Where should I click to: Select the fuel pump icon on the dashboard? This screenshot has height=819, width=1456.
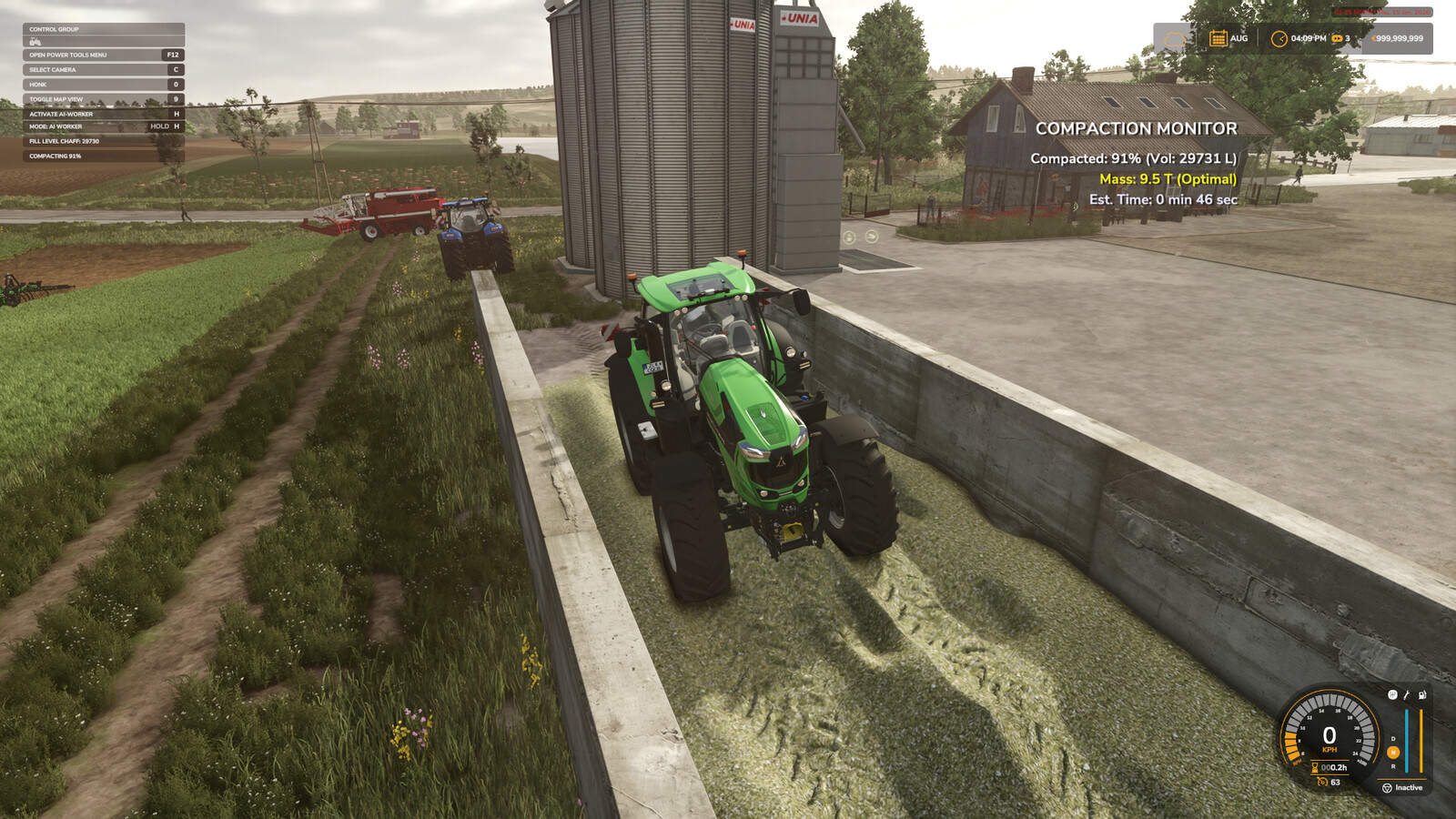pyautogui.click(x=1422, y=695)
